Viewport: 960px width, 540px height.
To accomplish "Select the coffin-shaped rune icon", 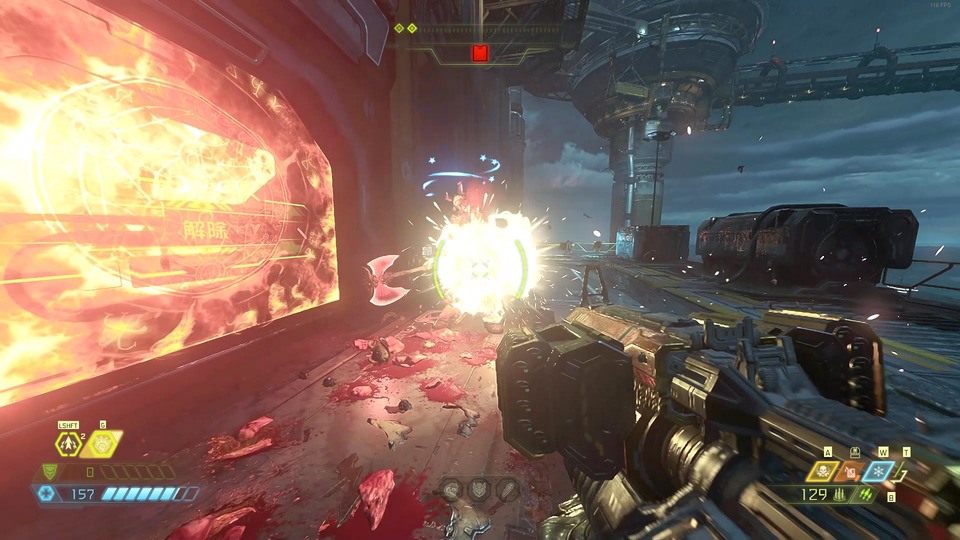I will coord(508,489).
